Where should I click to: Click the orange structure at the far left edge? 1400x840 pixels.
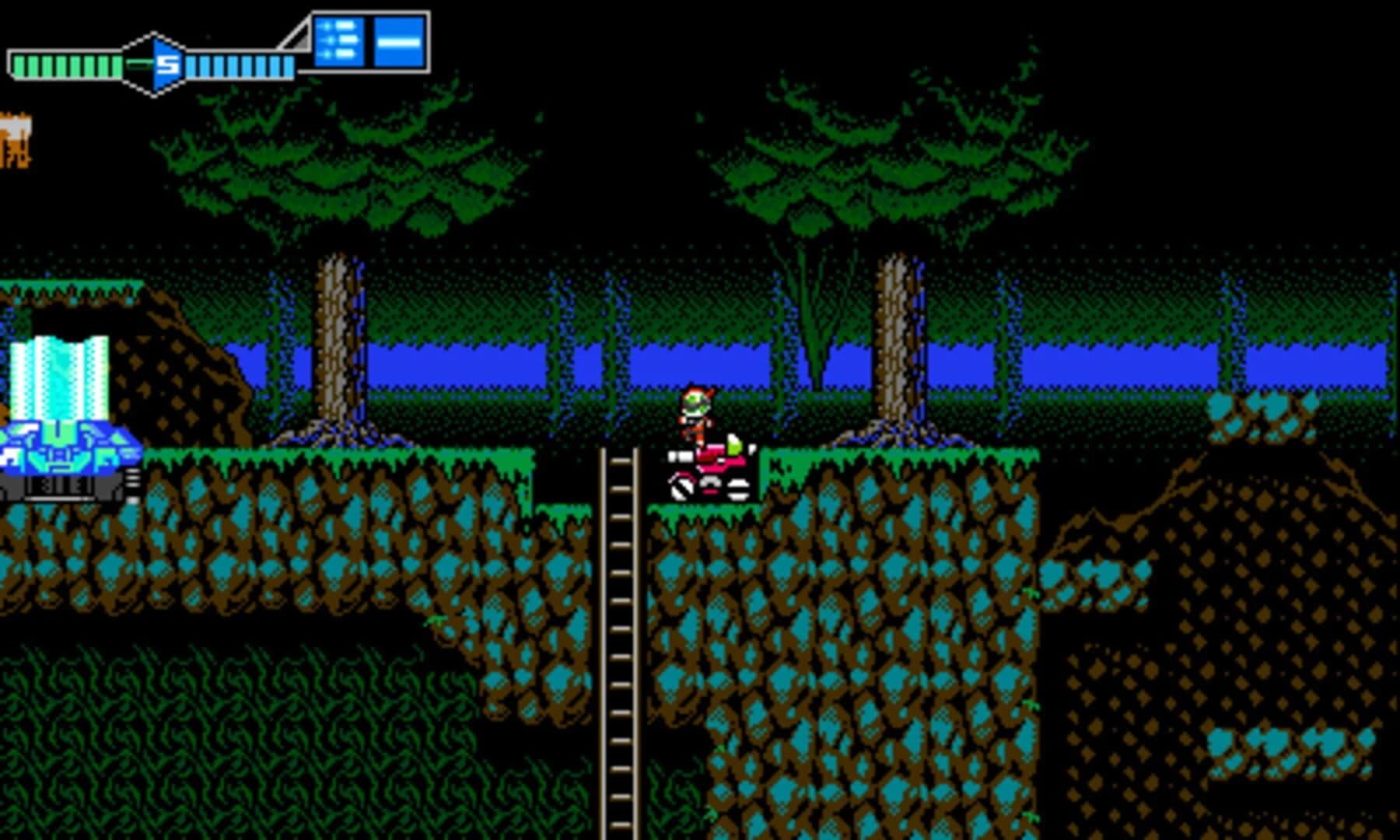tap(17, 140)
